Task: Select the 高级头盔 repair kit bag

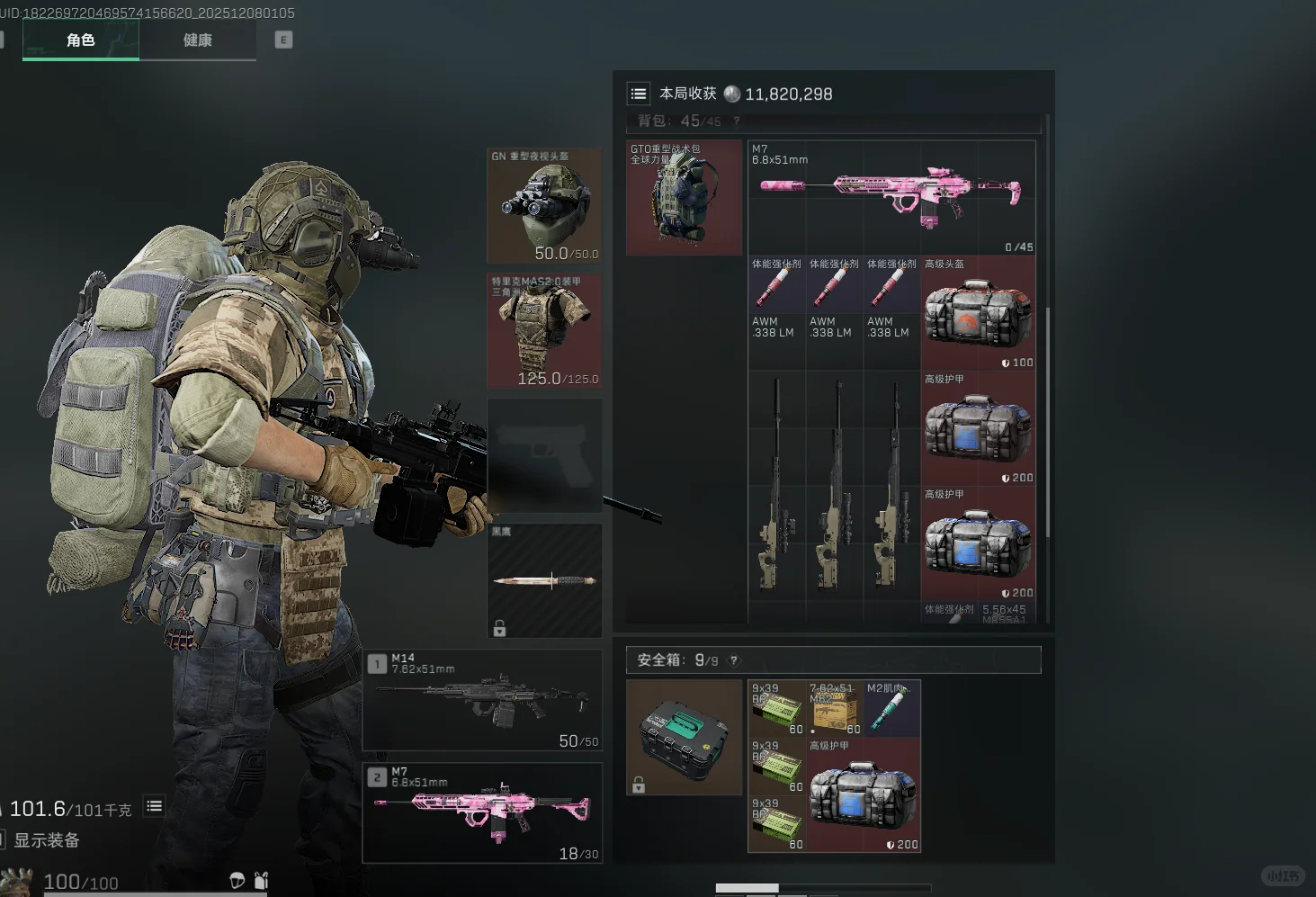Action: 978,313
